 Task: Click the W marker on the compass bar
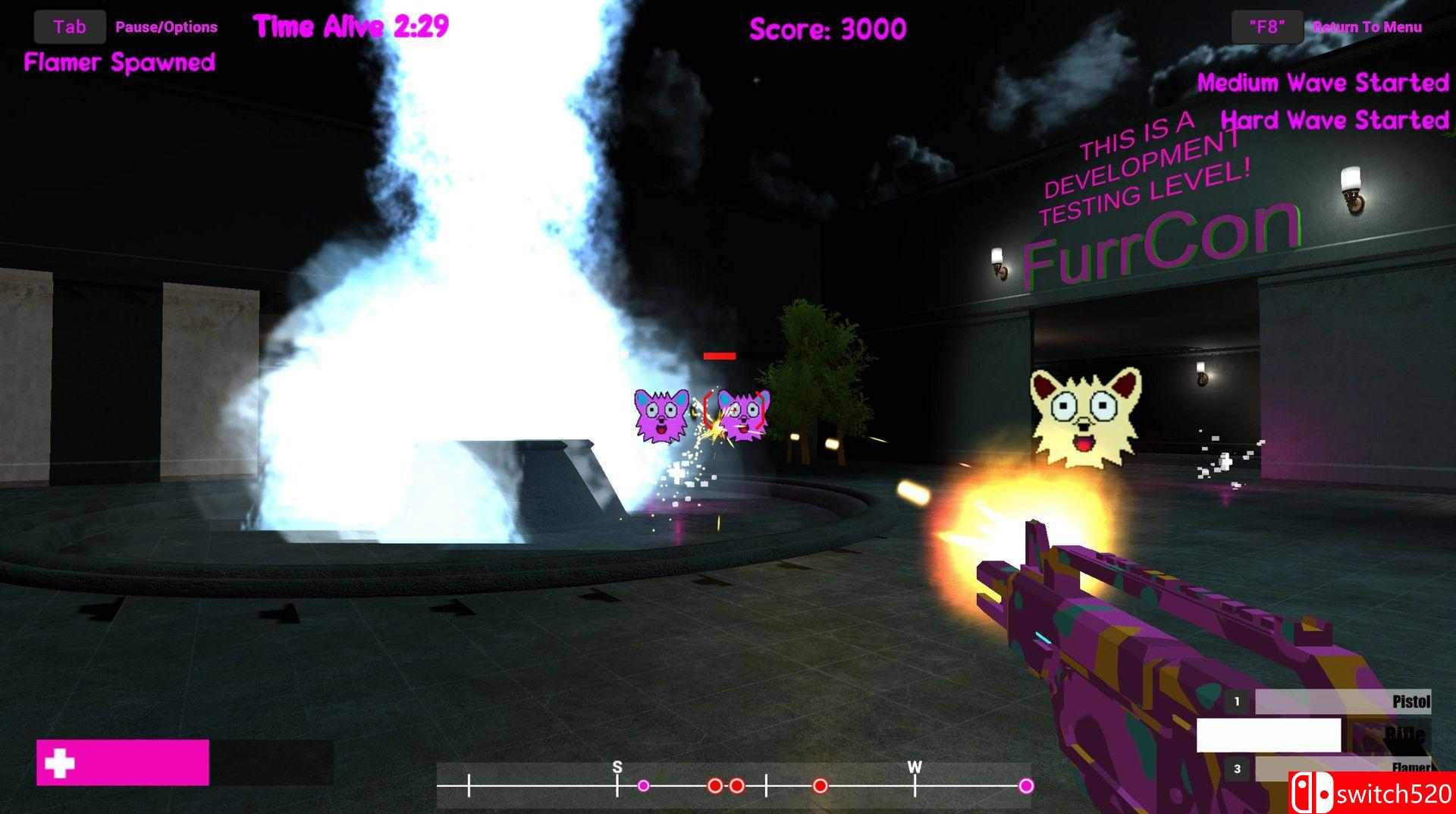click(x=914, y=766)
